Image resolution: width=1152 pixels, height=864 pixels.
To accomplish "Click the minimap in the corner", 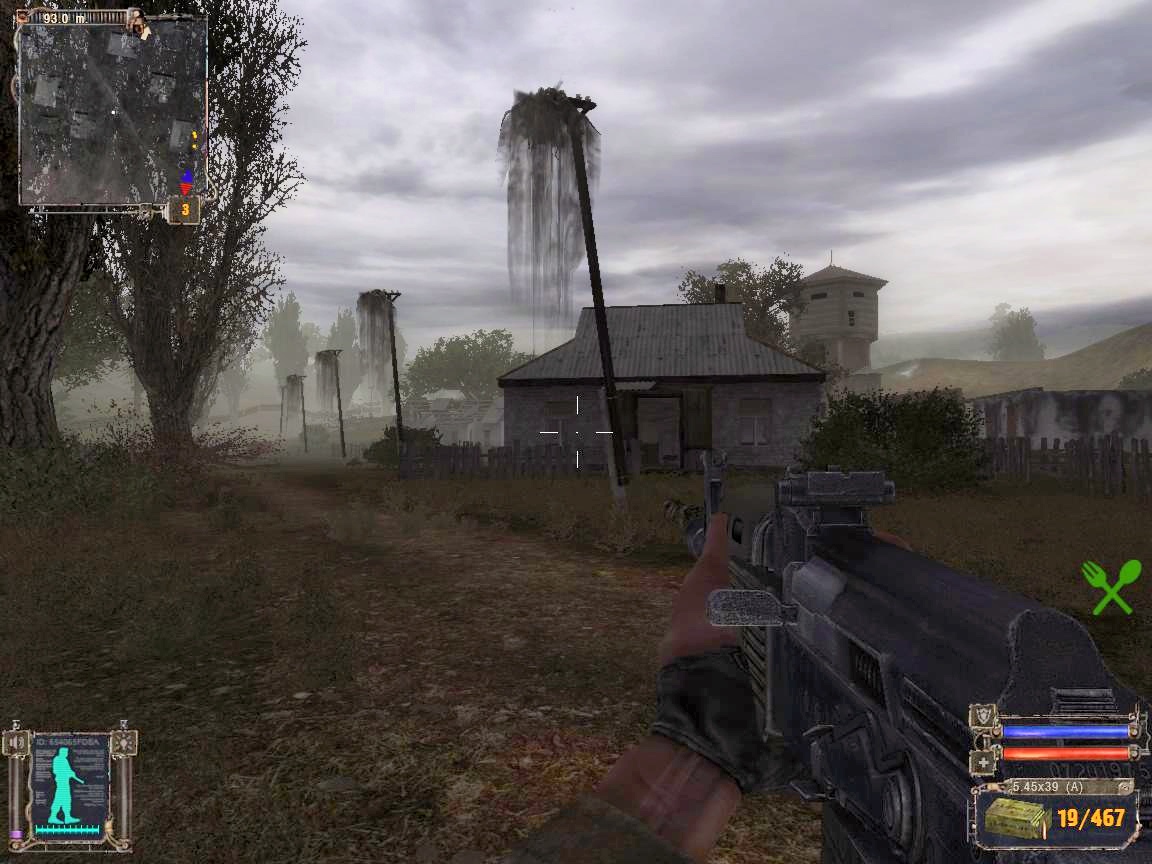I will tap(112, 112).
